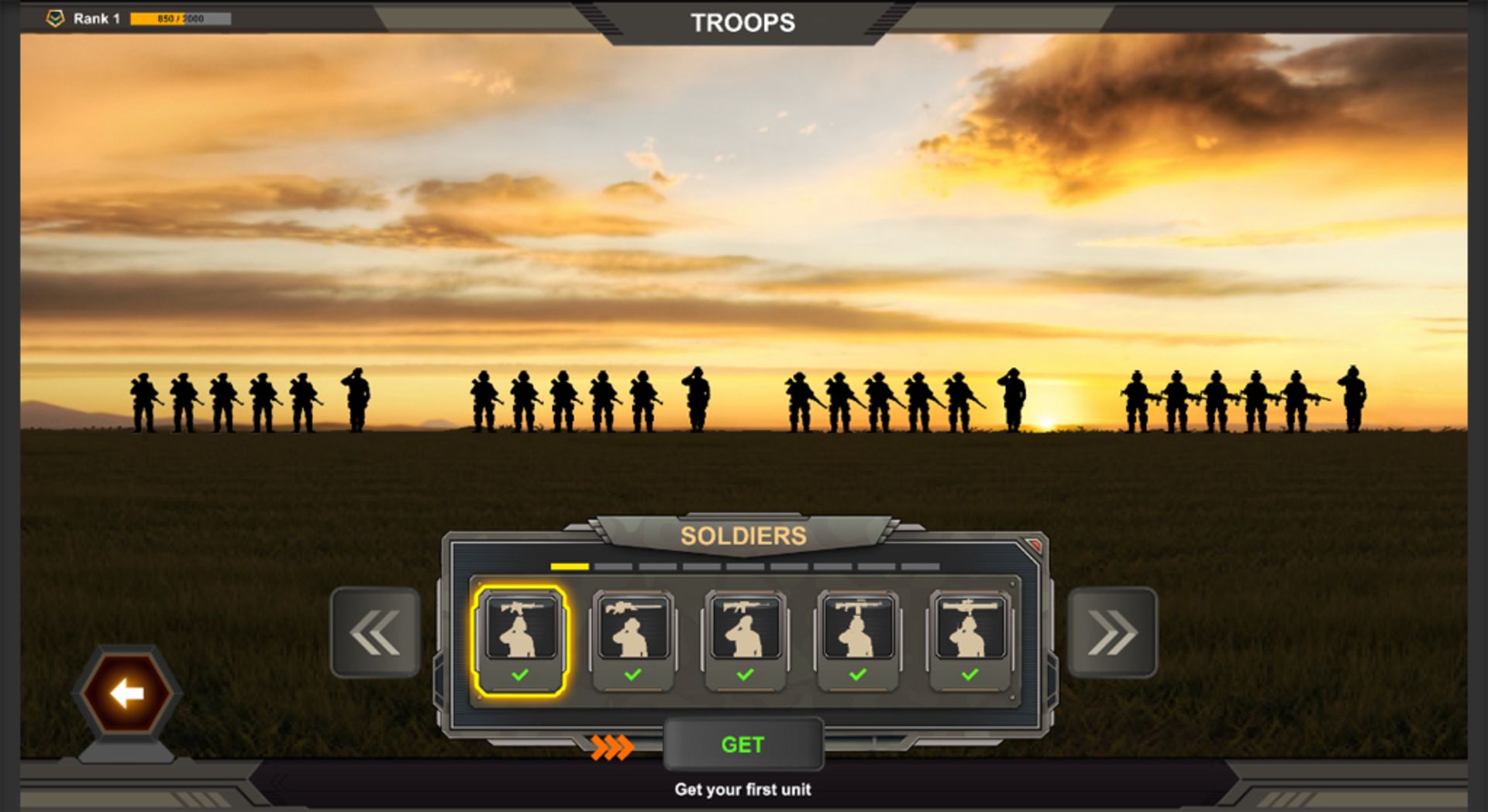Click the orange triple chevron arrows
The width and height of the screenshot is (1488, 812).
(611, 745)
